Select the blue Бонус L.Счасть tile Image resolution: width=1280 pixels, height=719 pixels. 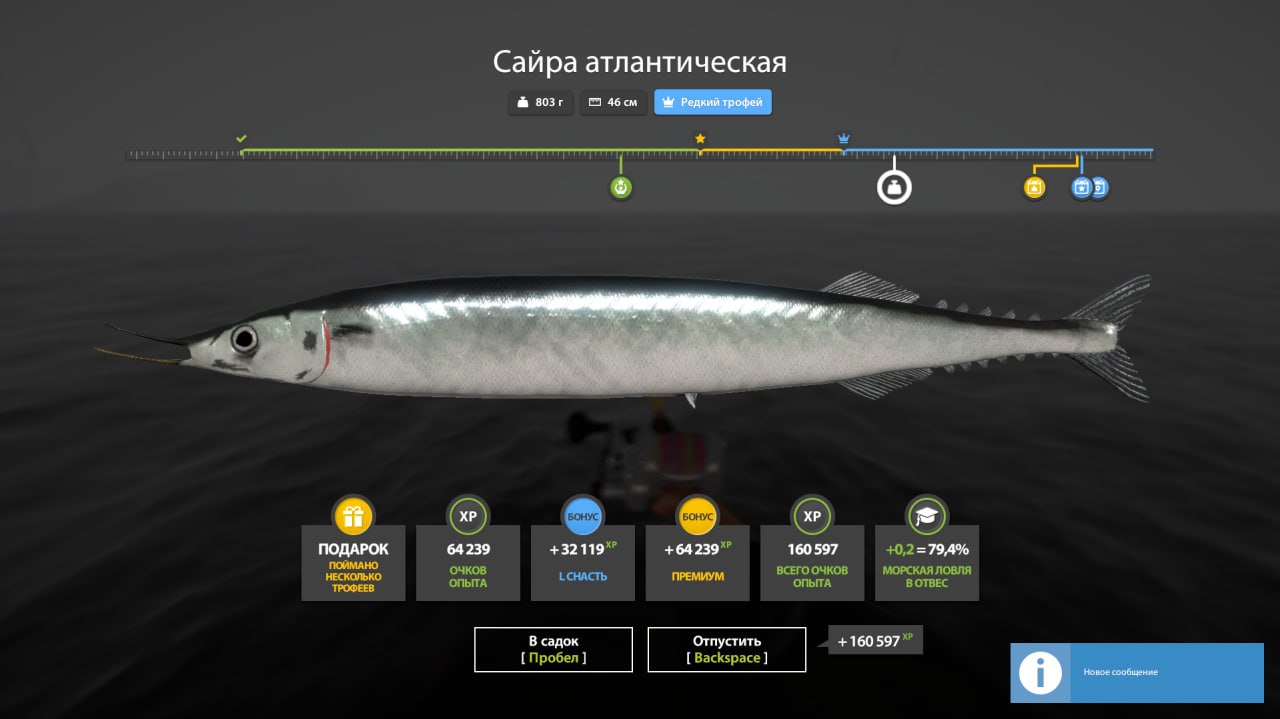[582, 561]
